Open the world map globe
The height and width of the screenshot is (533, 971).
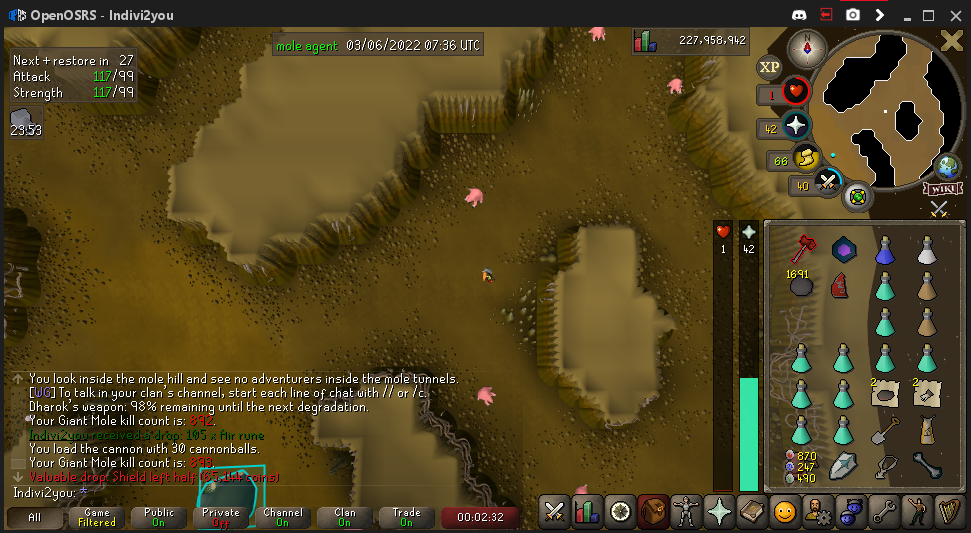point(946,167)
